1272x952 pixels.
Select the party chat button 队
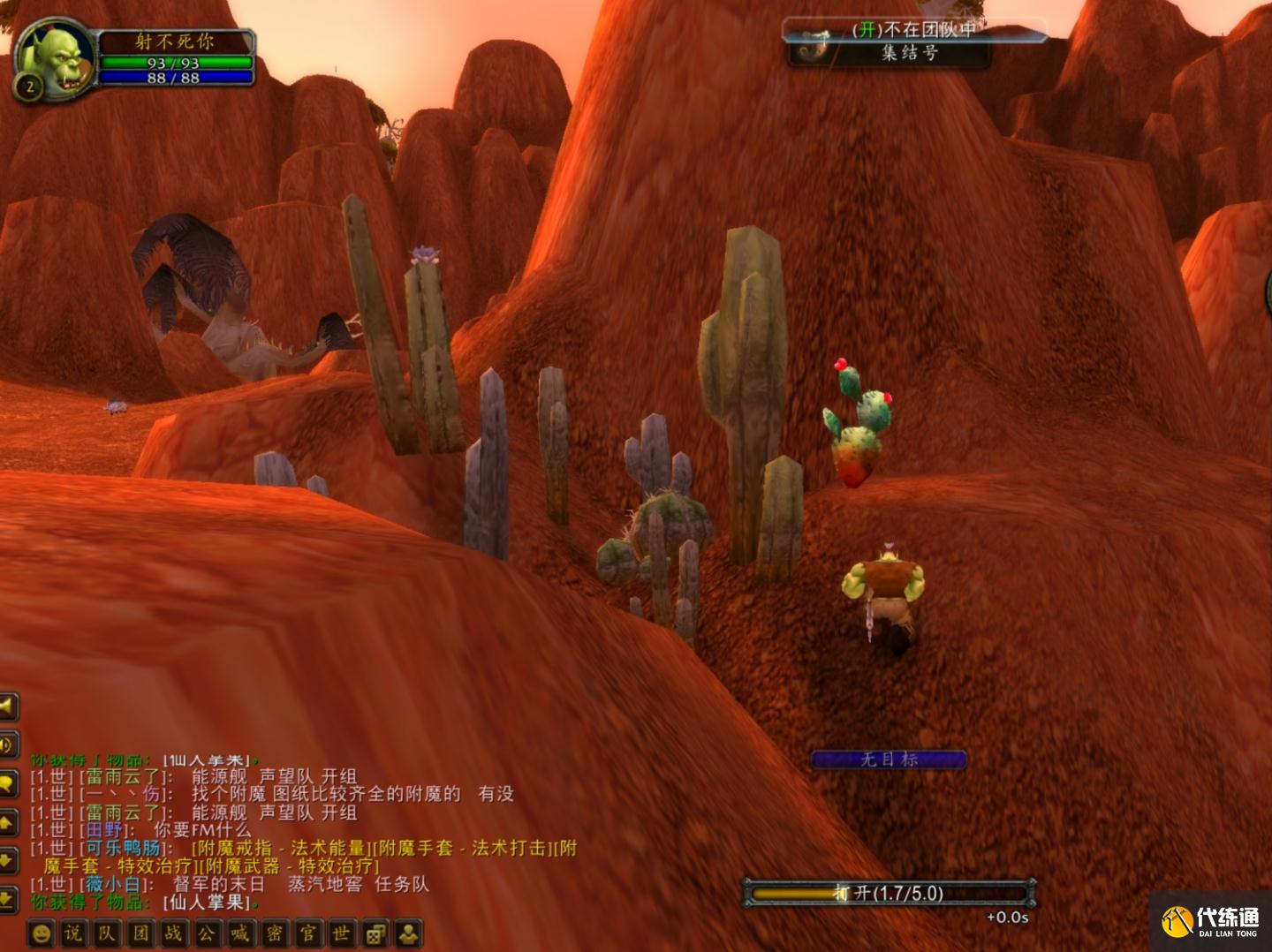[107, 933]
